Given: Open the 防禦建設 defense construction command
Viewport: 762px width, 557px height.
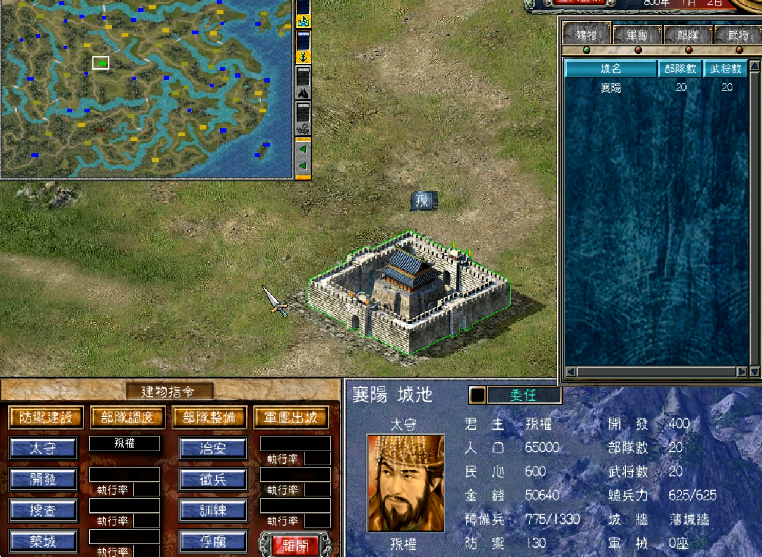Looking at the screenshot, I should click(x=45, y=417).
